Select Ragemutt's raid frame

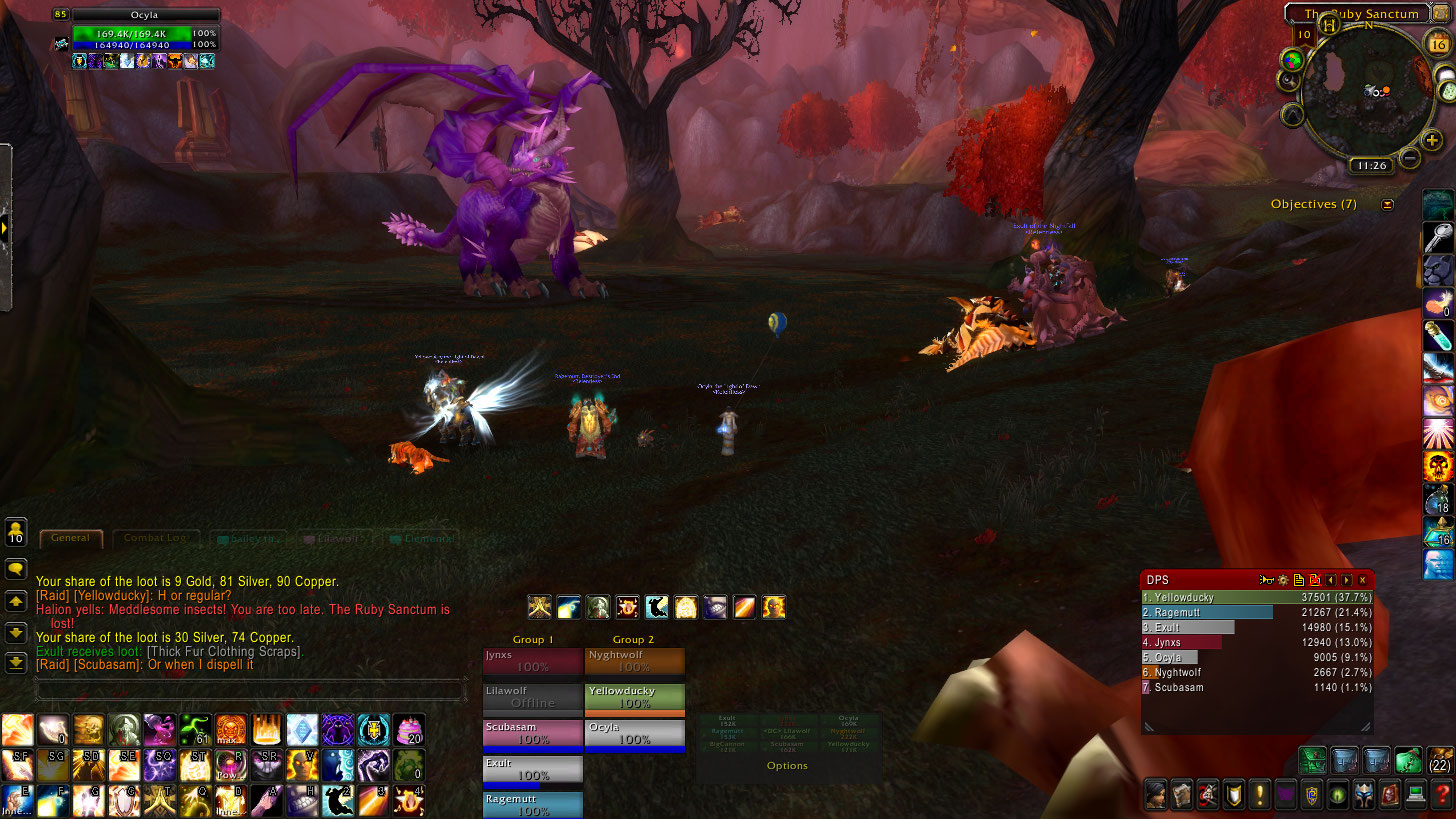pyautogui.click(x=533, y=804)
